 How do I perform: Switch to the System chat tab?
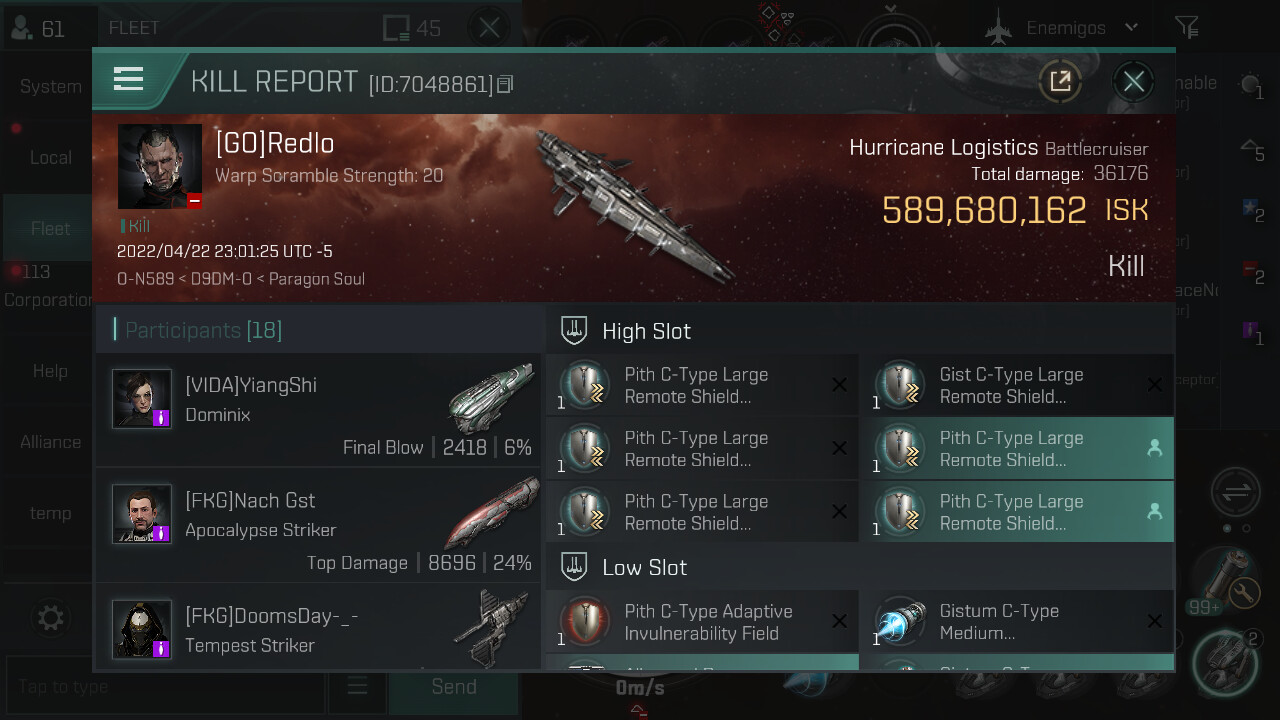50,87
